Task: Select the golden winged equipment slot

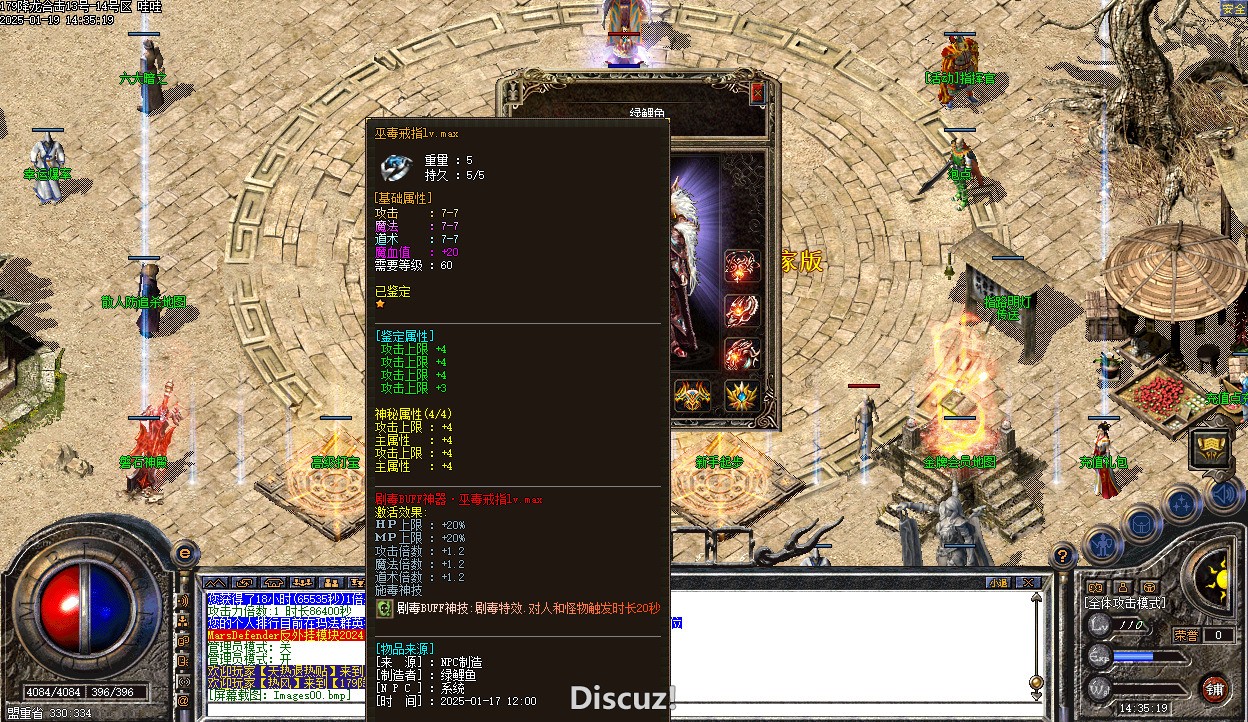Action: coord(692,396)
